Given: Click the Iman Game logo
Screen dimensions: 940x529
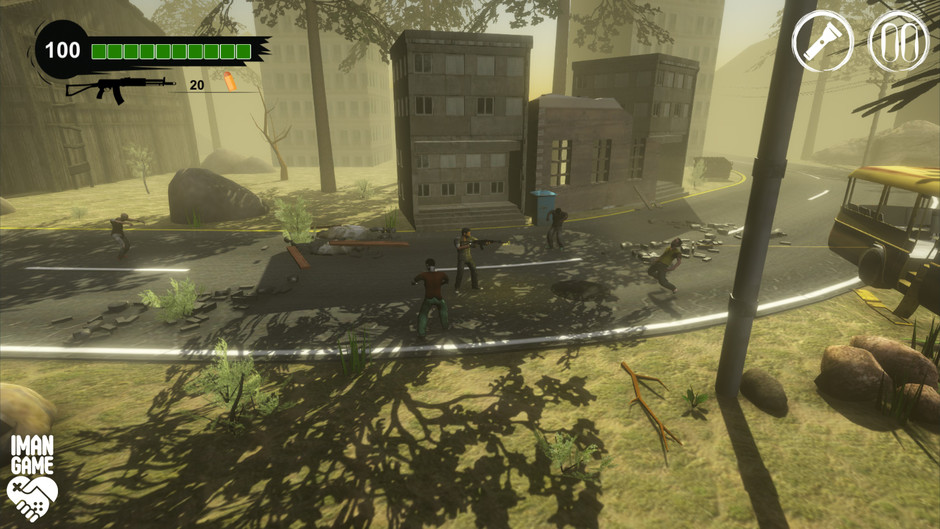Looking at the screenshot, I should (32, 478).
